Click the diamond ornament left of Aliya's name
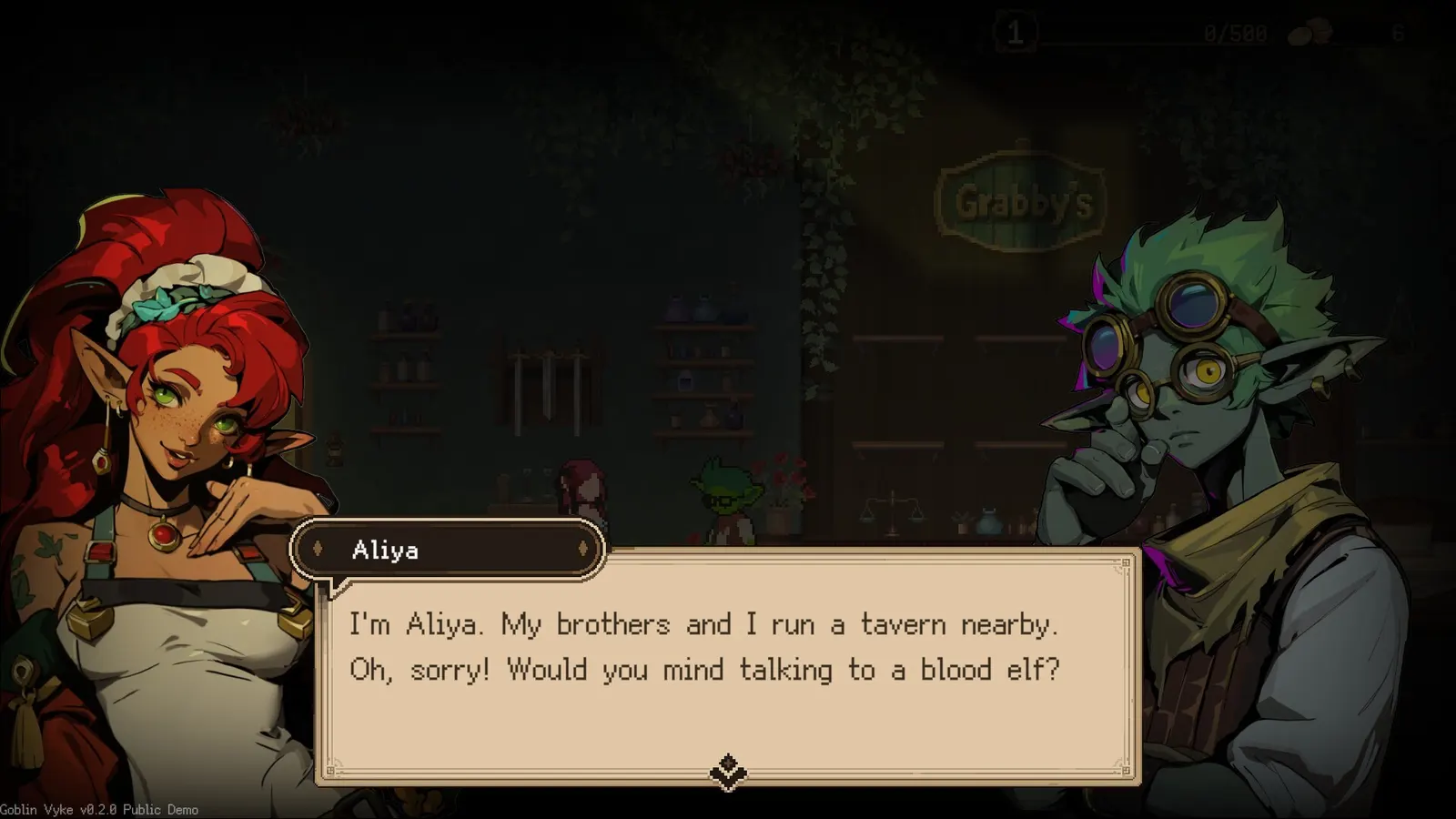 tap(318, 550)
